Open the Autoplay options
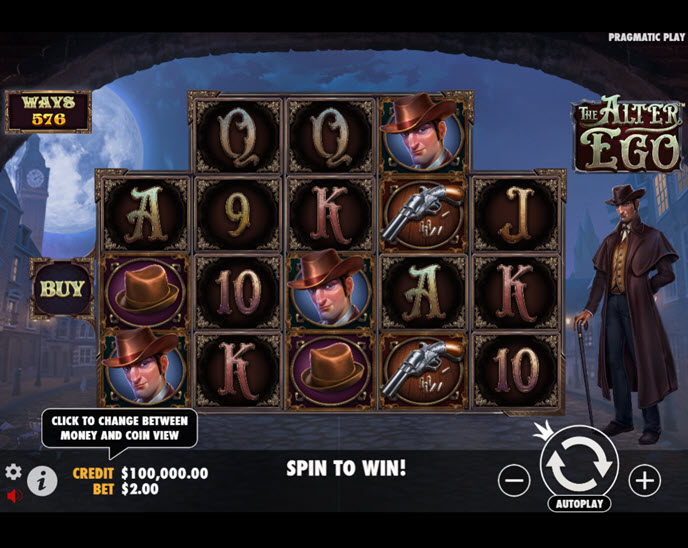 [x=579, y=504]
